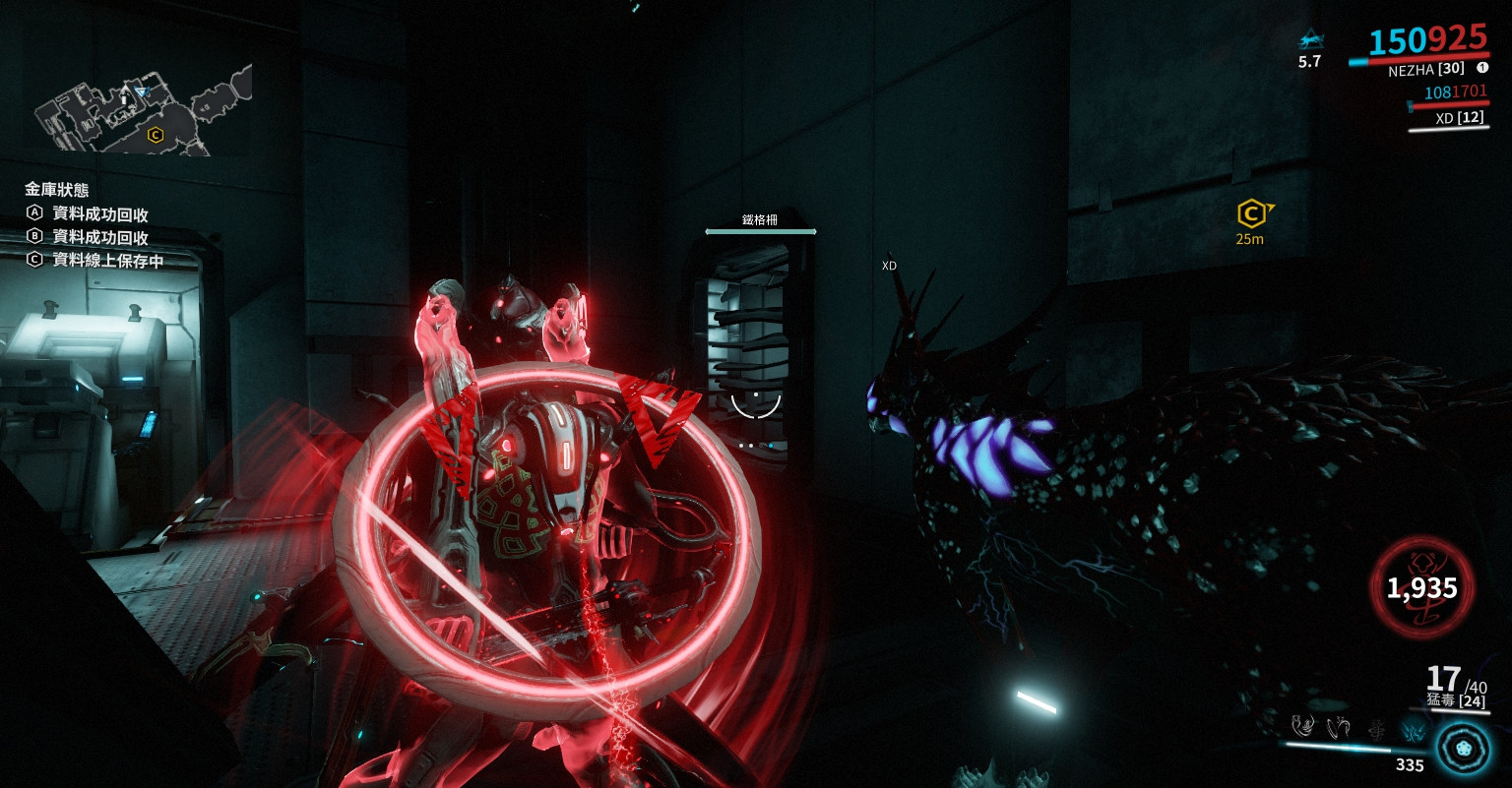This screenshot has width=1512, height=788.
Task: Open the 金庫狀態 objective tracker header
Action: tap(57, 189)
